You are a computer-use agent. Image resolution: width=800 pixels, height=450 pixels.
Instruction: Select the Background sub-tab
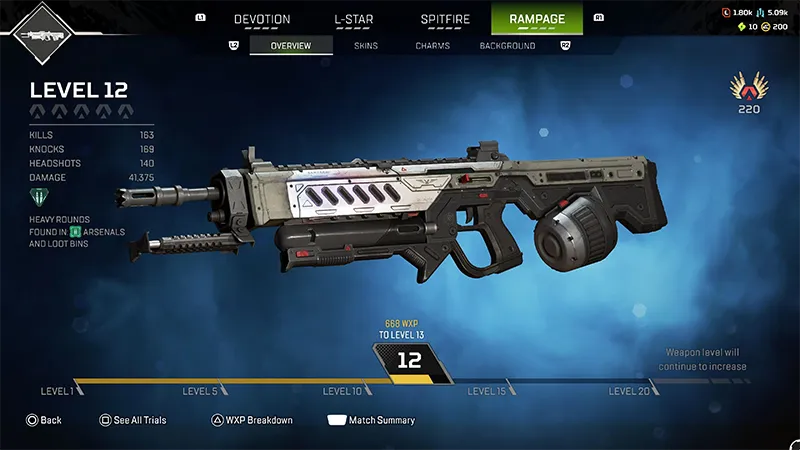click(x=507, y=46)
